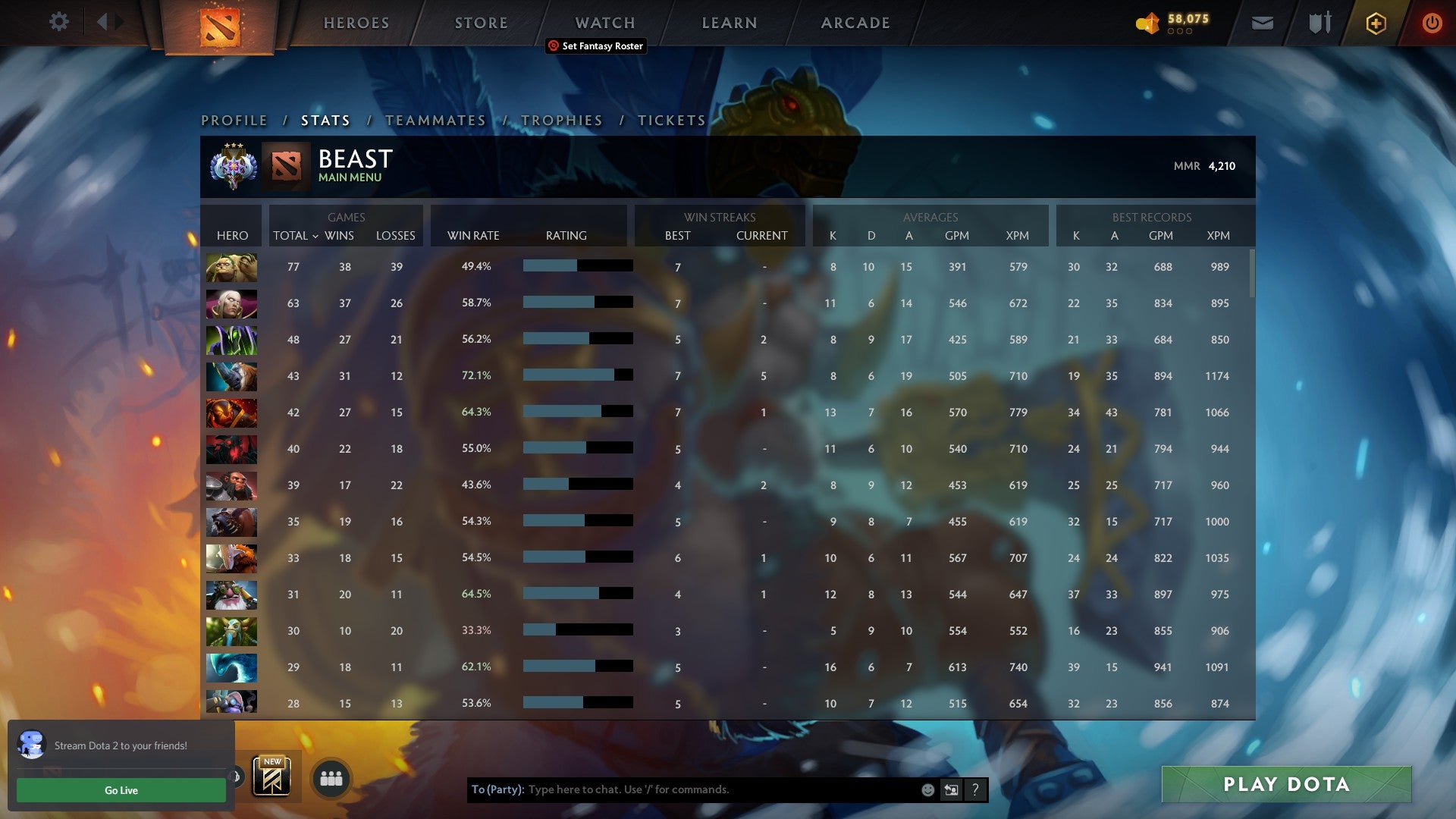Select the Pudge hero portrait
The image size is (1456, 819).
click(x=231, y=267)
